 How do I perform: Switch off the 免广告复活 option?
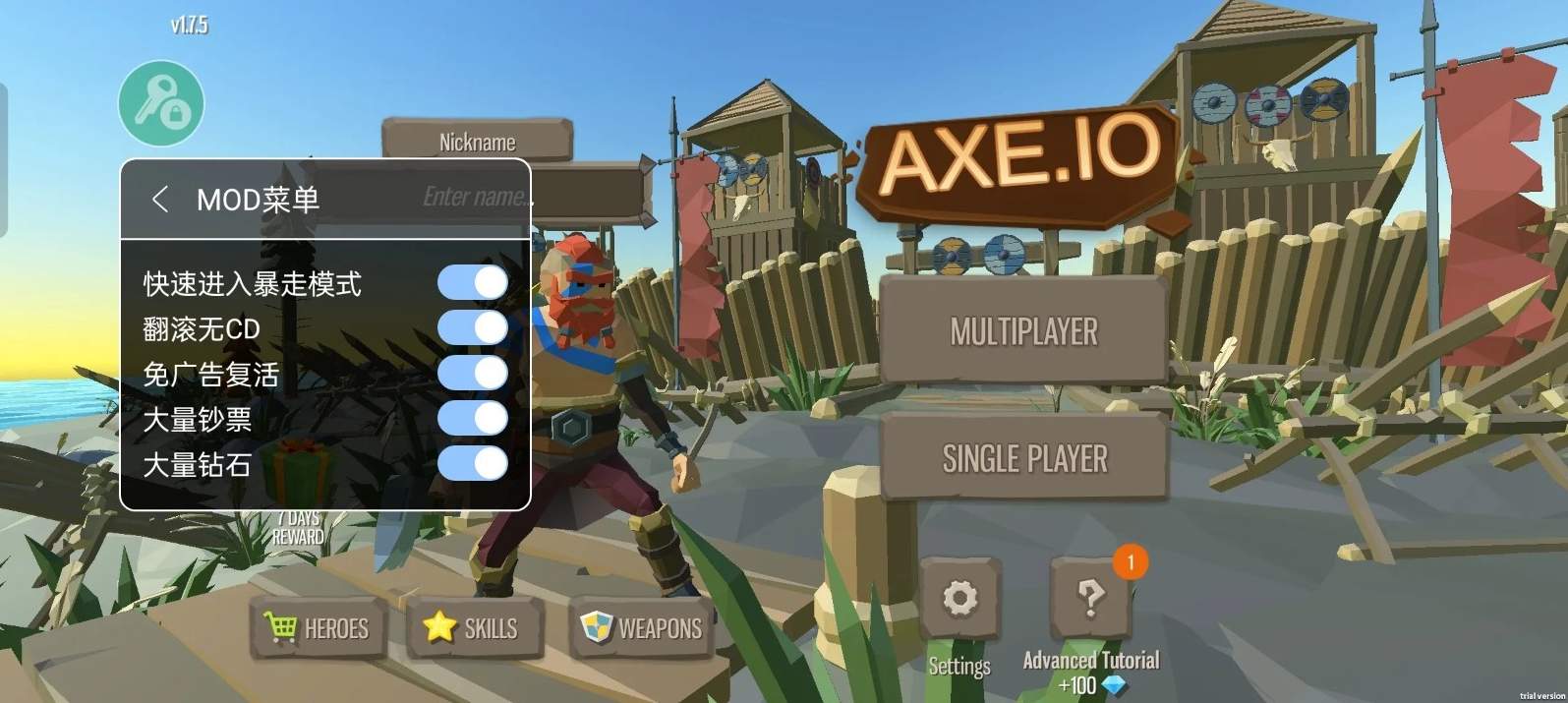coord(473,374)
